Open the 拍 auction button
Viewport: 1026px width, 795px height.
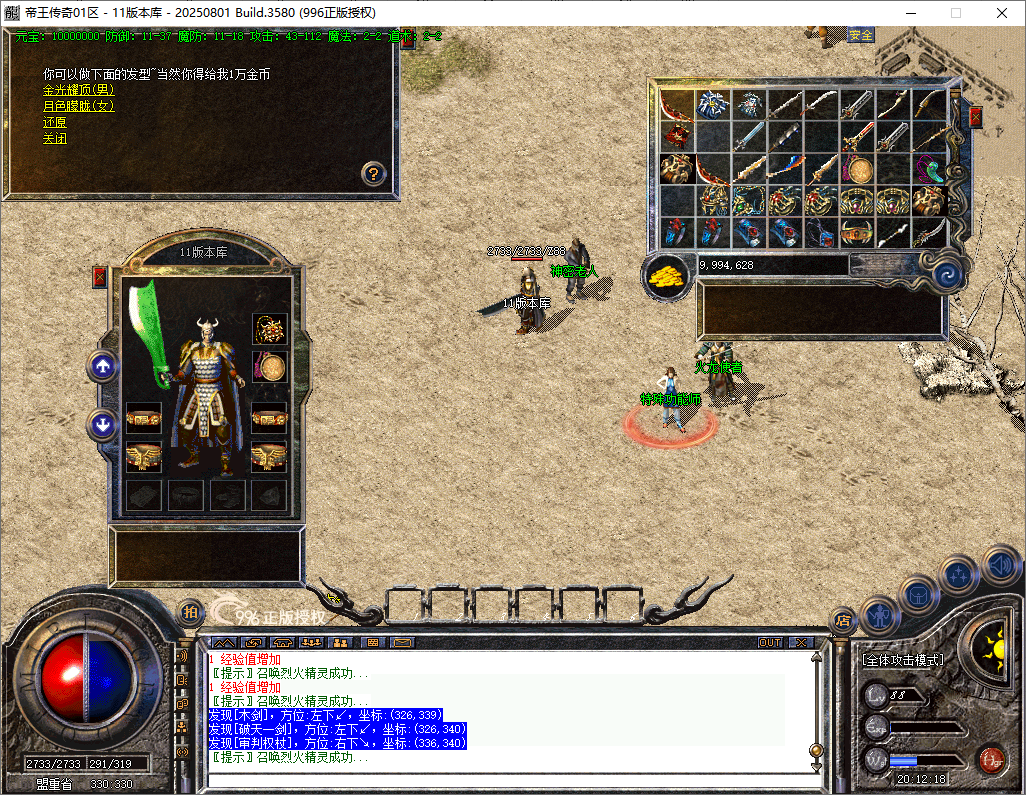click(x=189, y=611)
